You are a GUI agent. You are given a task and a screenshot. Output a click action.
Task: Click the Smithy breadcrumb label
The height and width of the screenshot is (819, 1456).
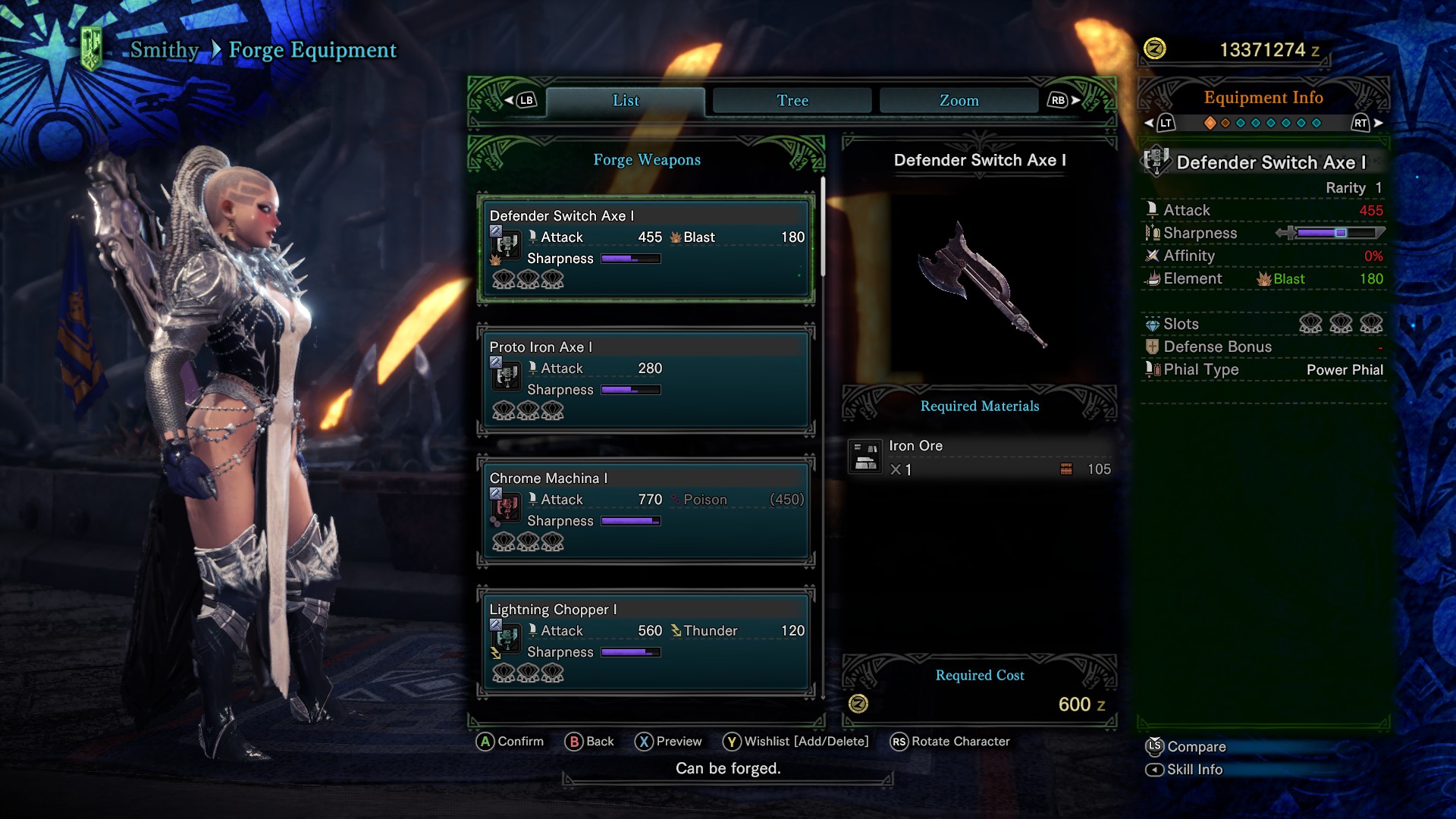[164, 50]
